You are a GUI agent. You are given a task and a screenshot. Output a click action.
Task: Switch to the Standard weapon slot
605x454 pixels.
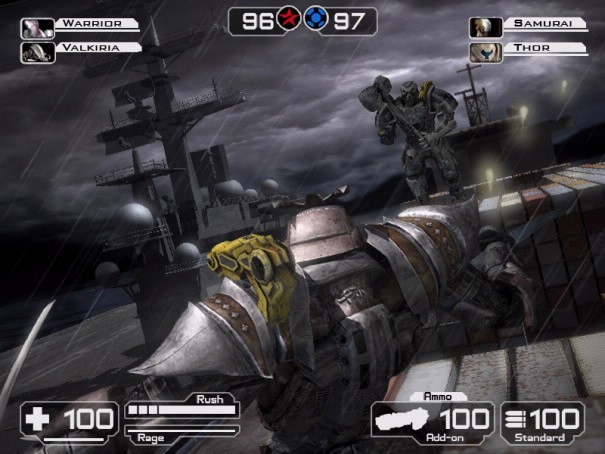pos(544,422)
